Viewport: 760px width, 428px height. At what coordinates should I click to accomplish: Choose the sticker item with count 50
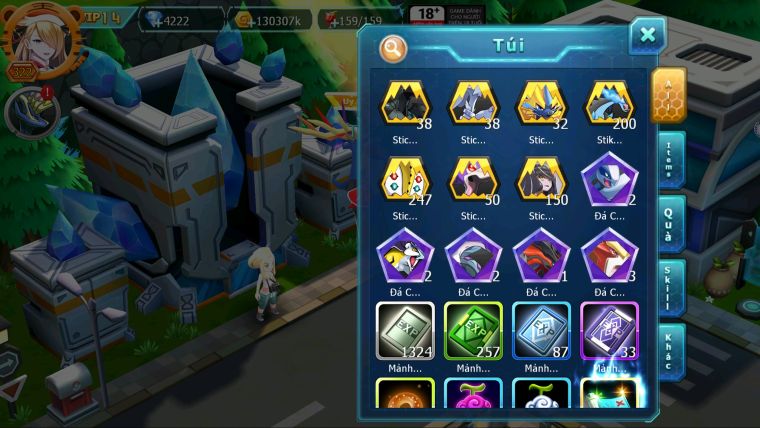(x=473, y=180)
